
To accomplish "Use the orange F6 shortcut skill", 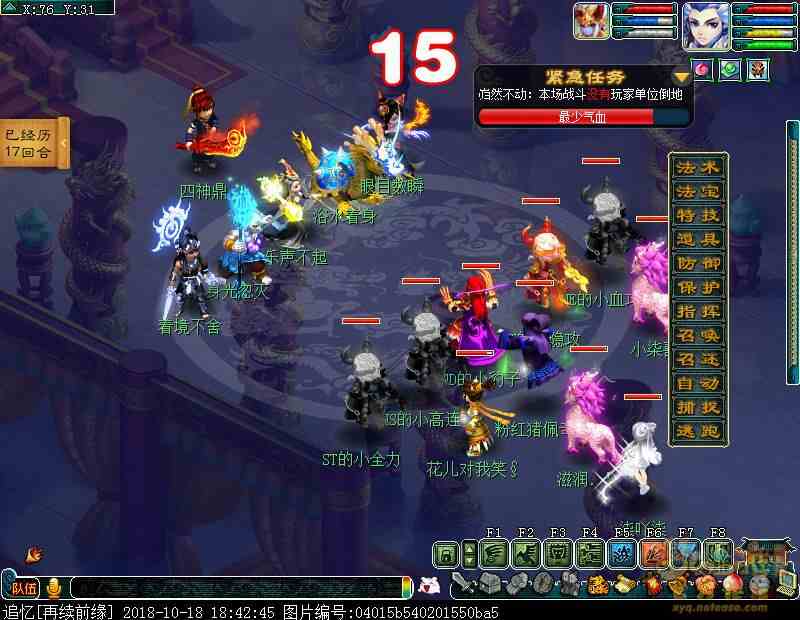I will click(x=654, y=552).
